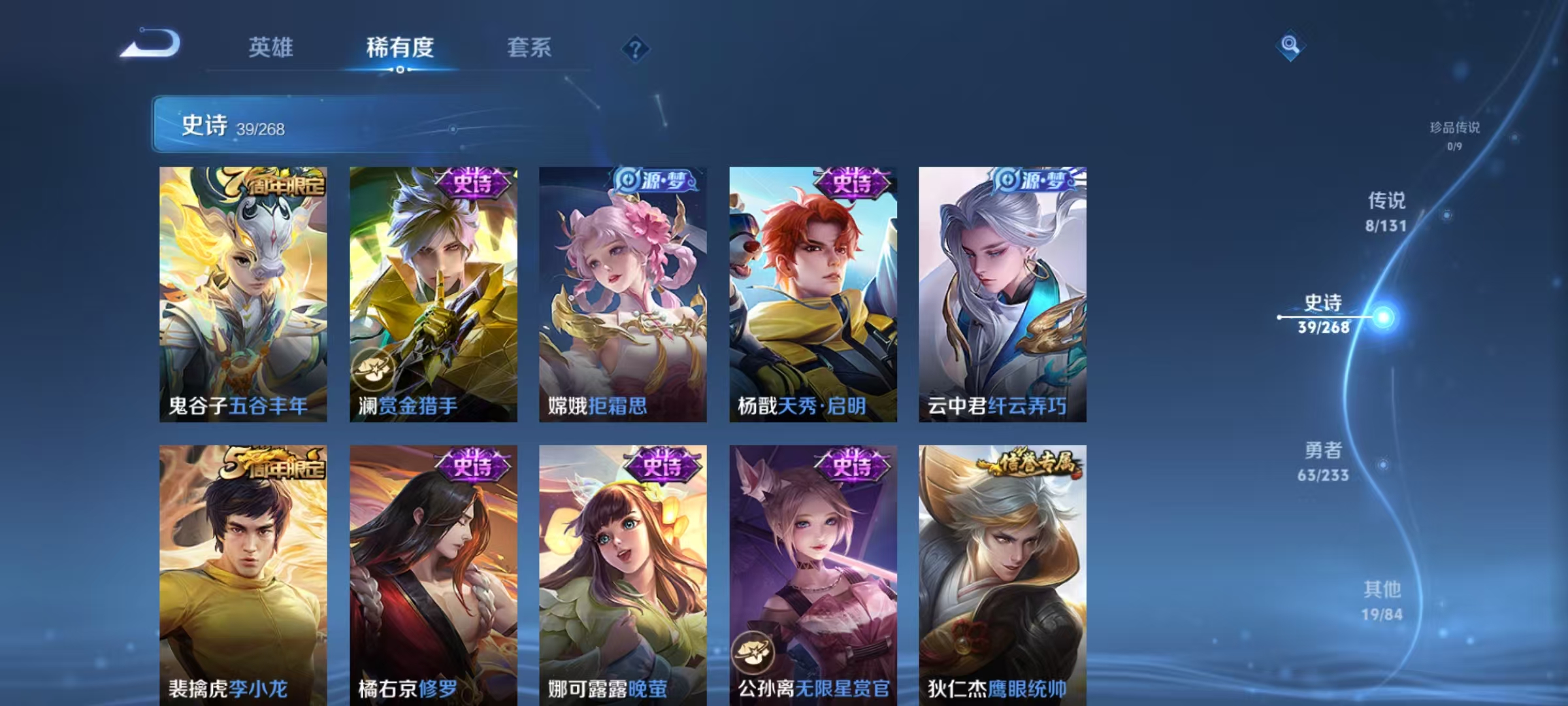Select the 稀有度 tab
Screen dimensions: 1568x706
tap(400, 48)
